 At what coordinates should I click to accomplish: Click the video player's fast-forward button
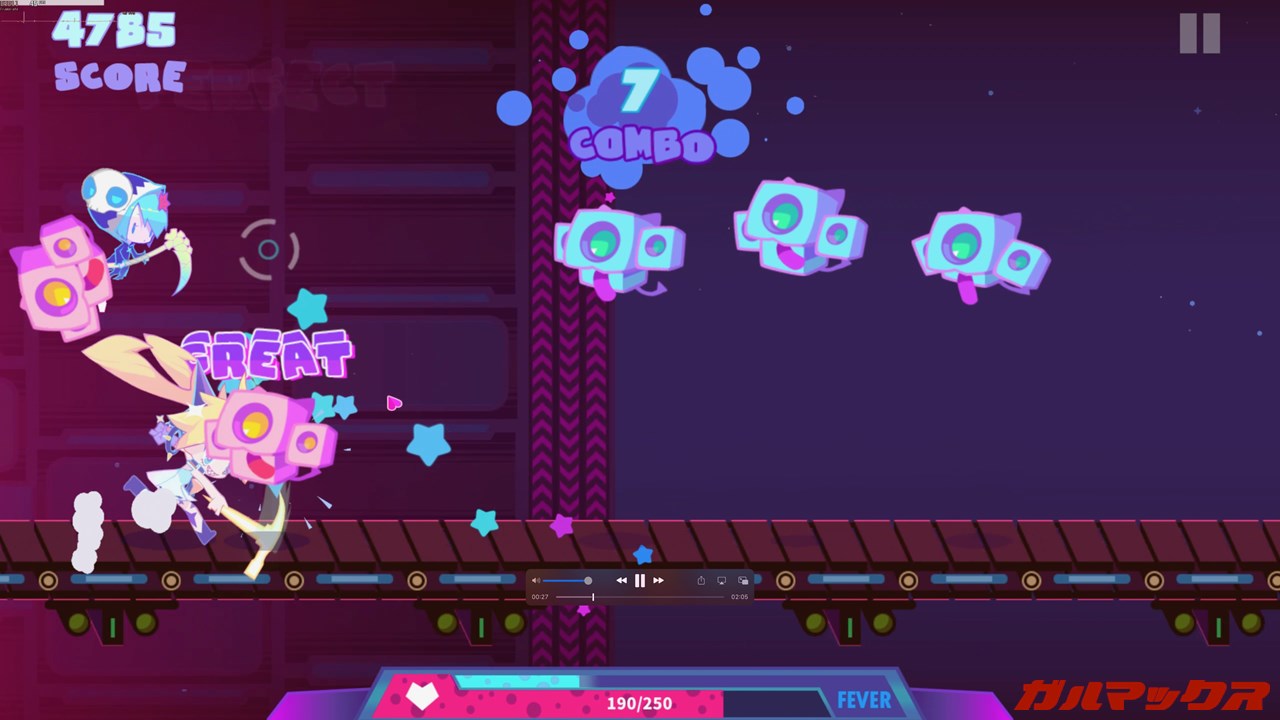click(658, 580)
